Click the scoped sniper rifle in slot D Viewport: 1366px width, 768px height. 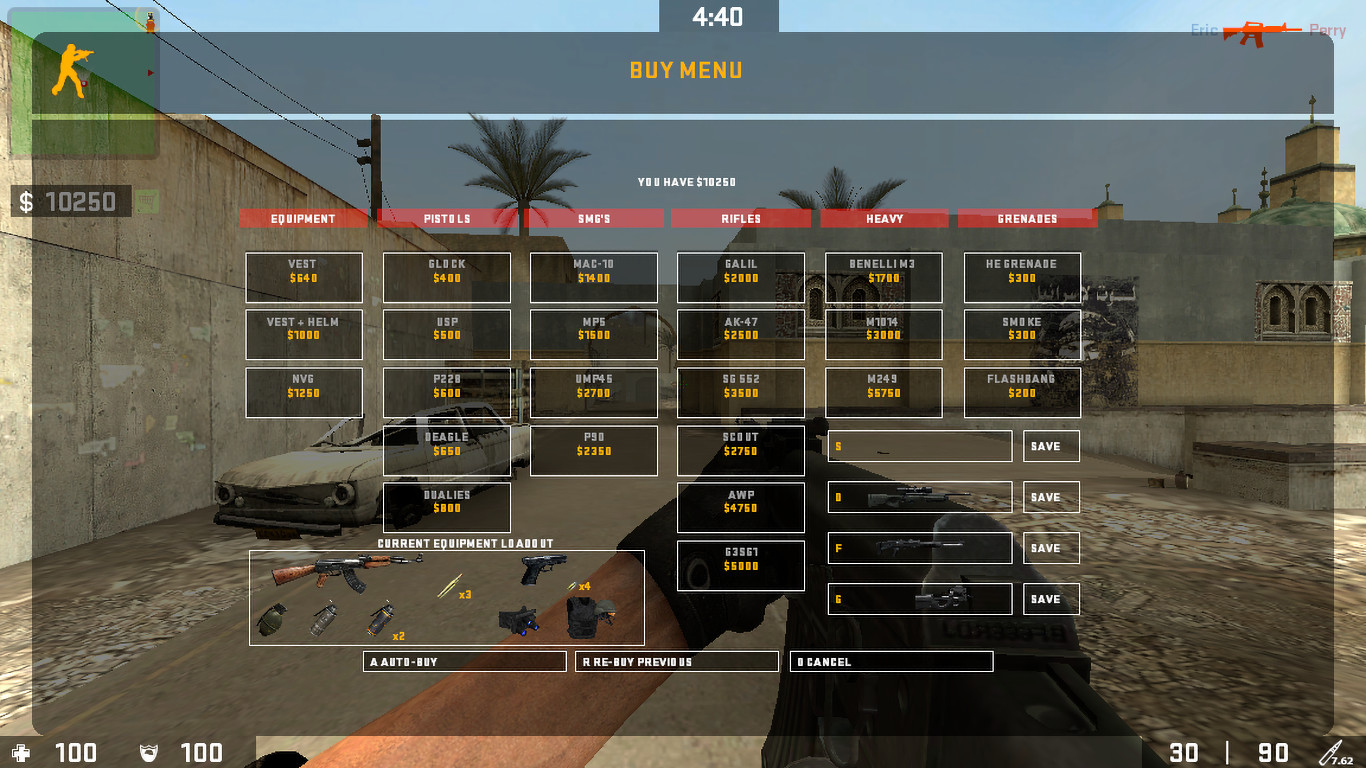[920, 497]
